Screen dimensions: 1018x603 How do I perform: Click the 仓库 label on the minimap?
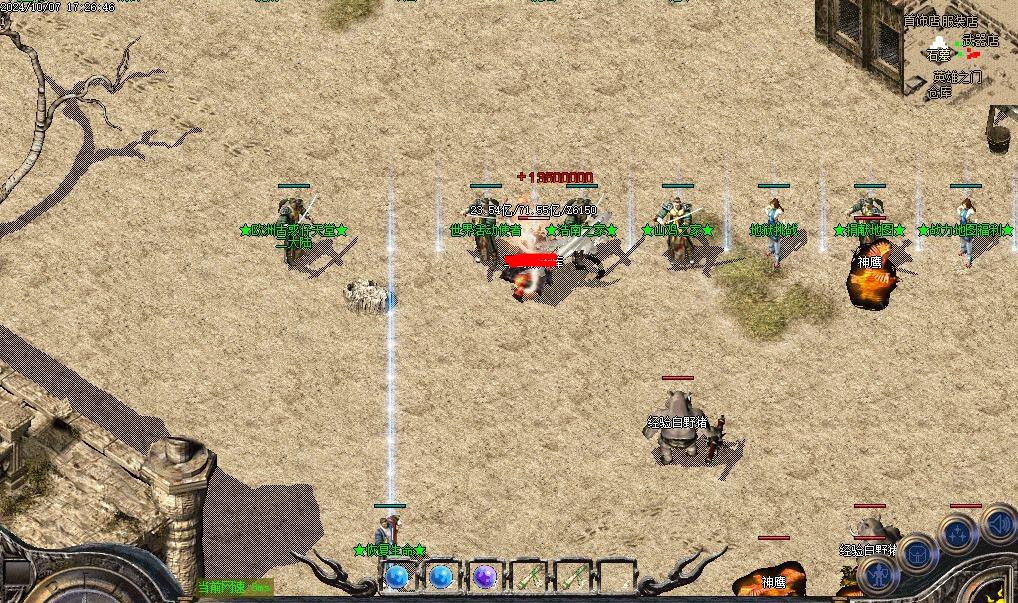939,92
